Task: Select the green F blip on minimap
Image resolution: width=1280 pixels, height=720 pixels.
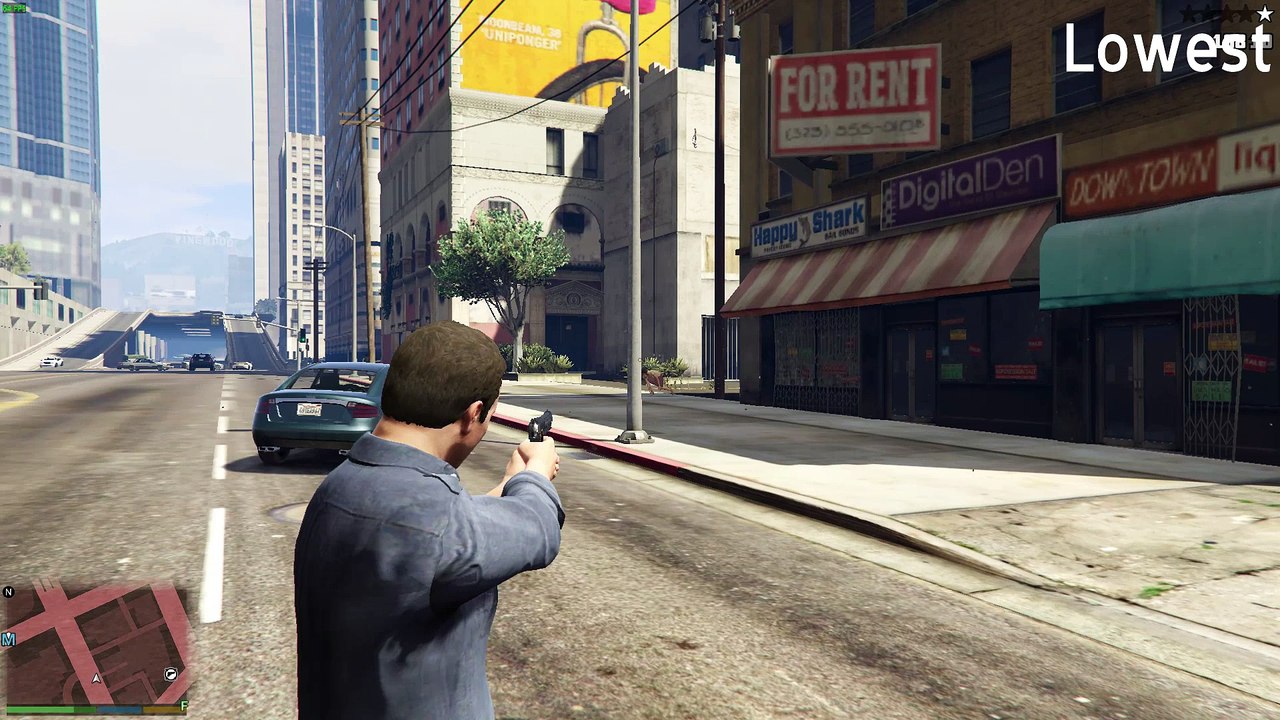Action: pyautogui.click(x=184, y=706)
